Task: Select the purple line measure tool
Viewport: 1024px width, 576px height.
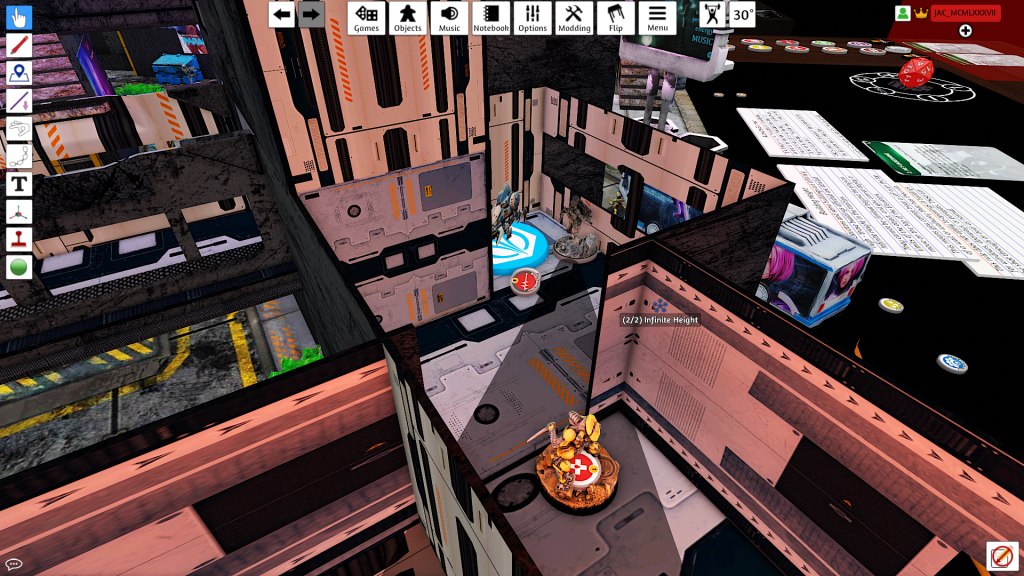Action: tap(19, 101)
